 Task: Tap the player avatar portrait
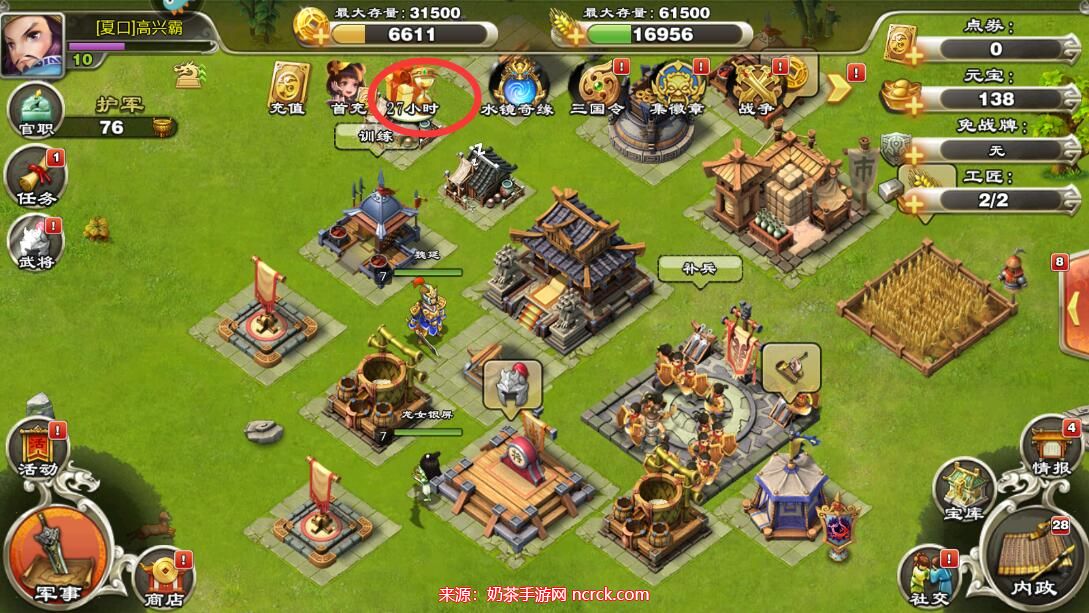coord(31,45)
